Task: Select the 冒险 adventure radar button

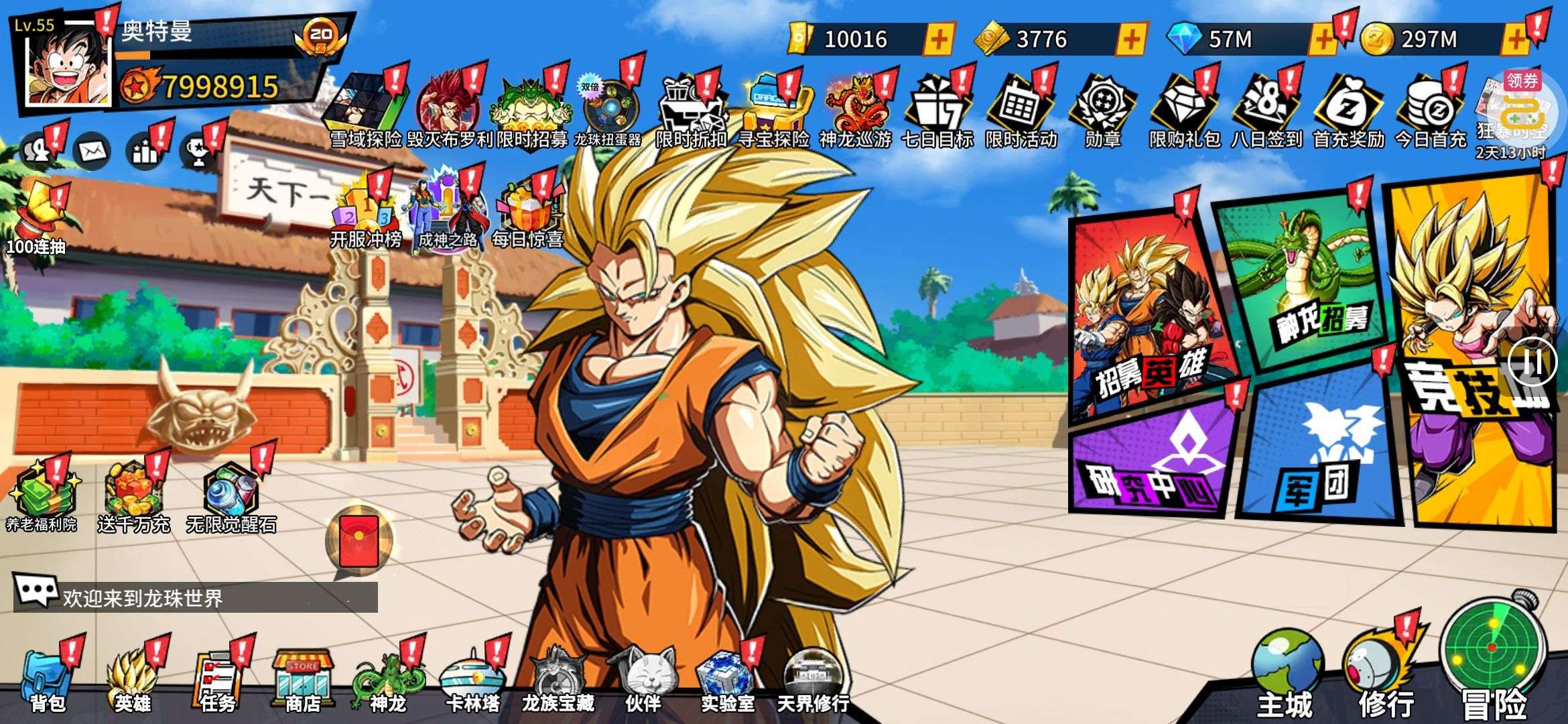Action: 1493,657
